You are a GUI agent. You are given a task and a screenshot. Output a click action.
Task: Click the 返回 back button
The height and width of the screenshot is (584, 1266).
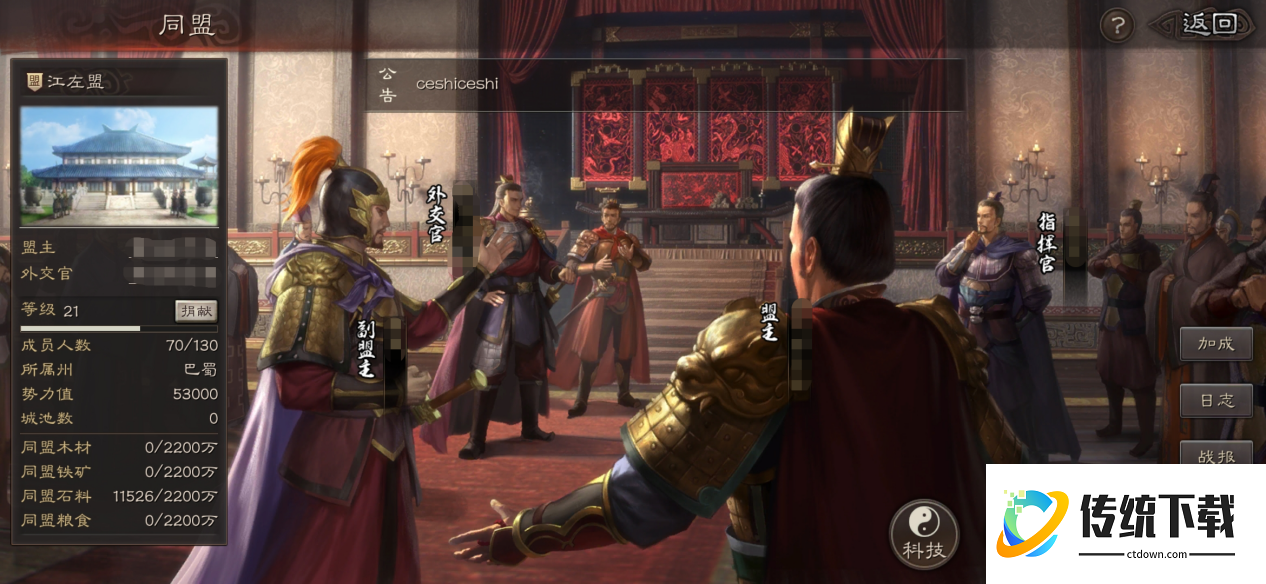coord(1208,24)
